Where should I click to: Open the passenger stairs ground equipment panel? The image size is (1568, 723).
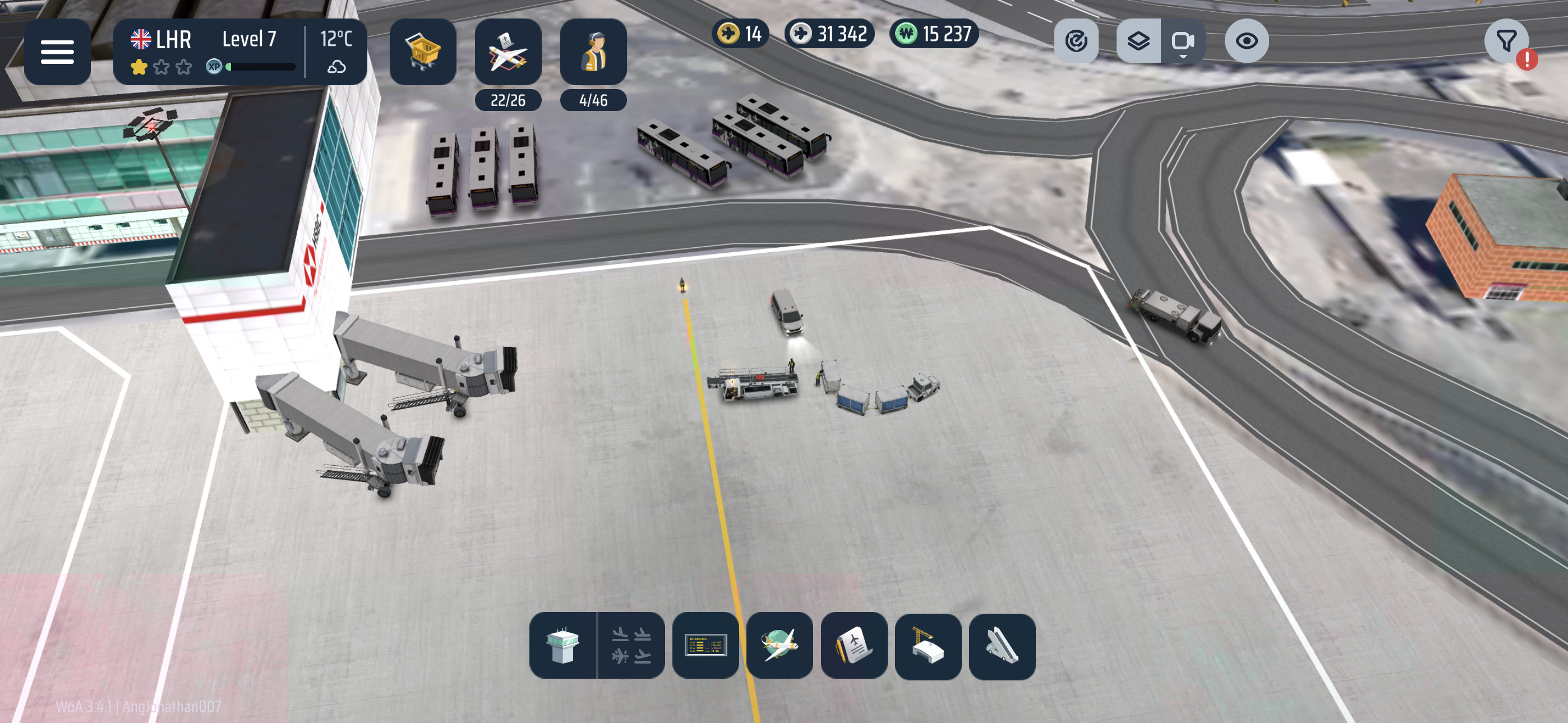1002,645
